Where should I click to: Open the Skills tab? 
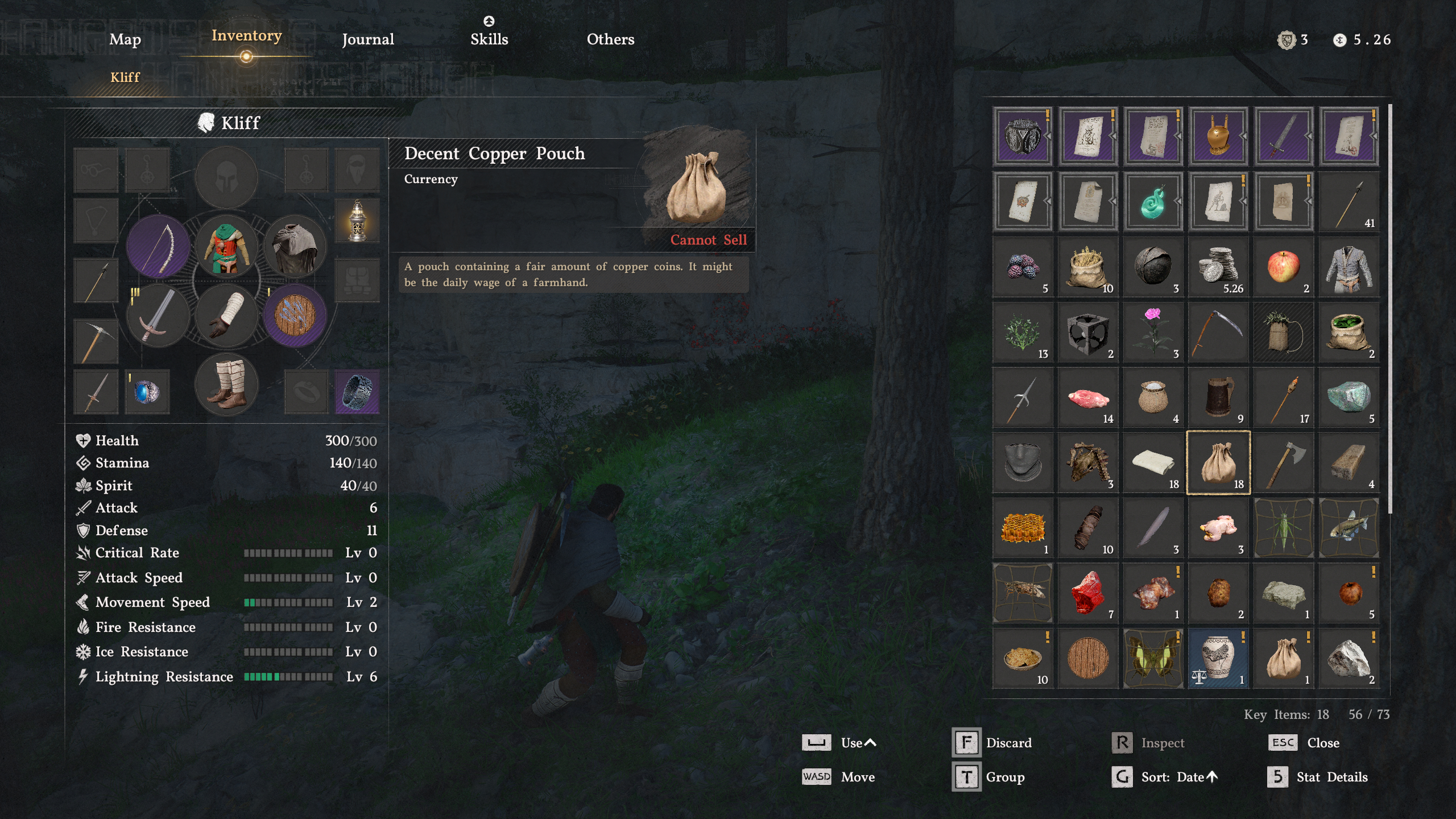(490, 39)
